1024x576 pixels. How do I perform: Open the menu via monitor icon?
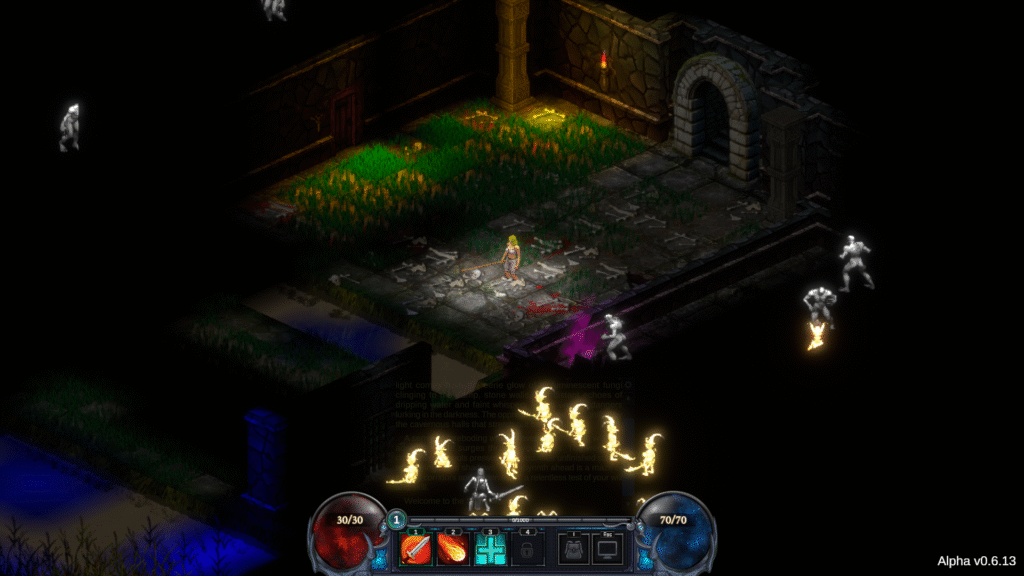coord(607,549)
